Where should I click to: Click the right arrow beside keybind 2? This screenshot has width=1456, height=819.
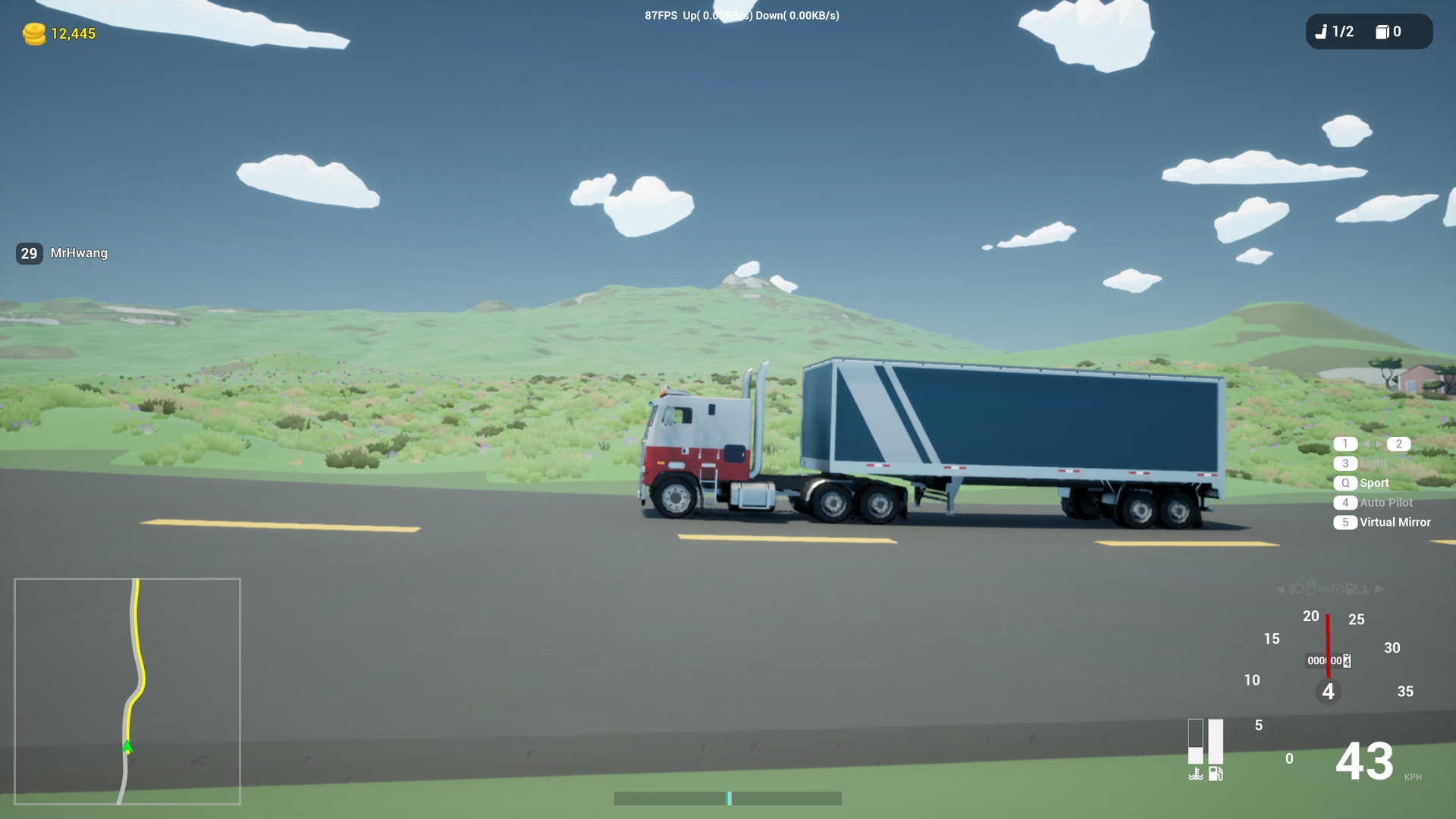pyautogui.click(x=1380, y=444)
